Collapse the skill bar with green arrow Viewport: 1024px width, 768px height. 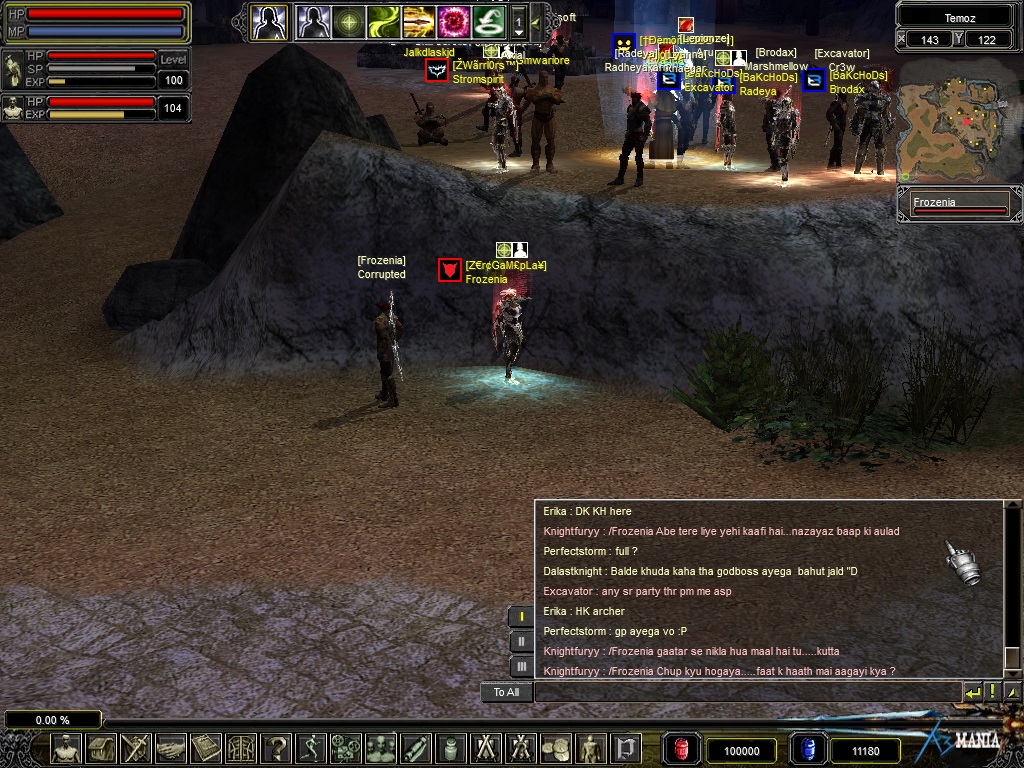coord(535,21)
